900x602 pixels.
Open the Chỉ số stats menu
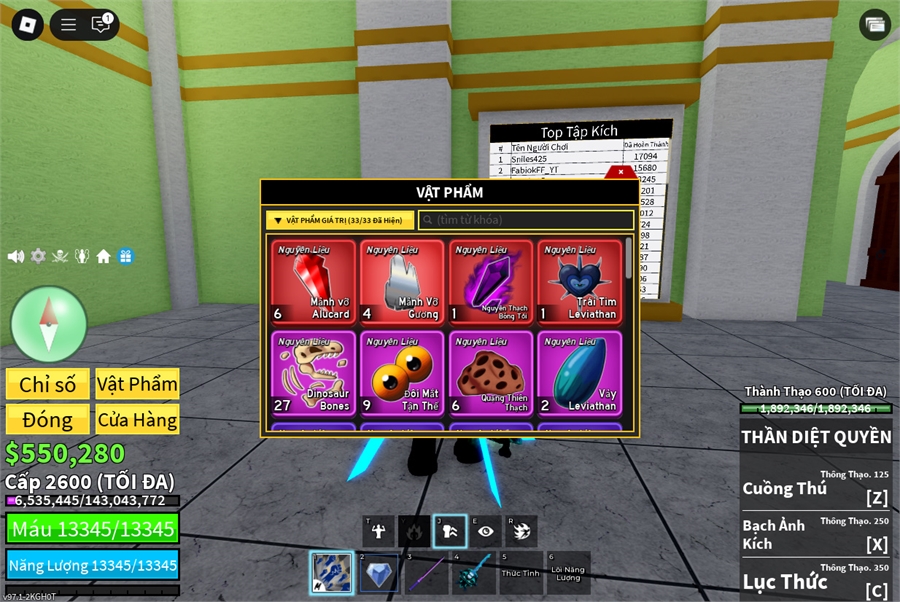(x=47, y=384)
